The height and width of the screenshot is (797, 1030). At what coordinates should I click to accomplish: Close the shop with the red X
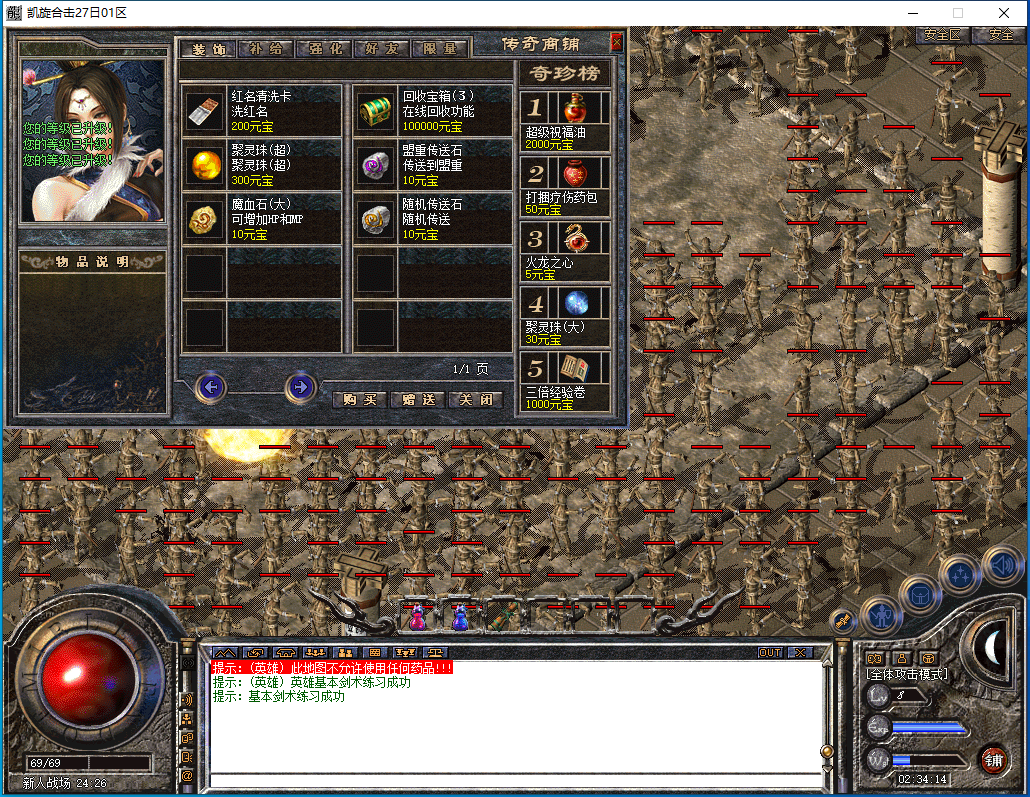pyautogui.click(x=616, y=42)
